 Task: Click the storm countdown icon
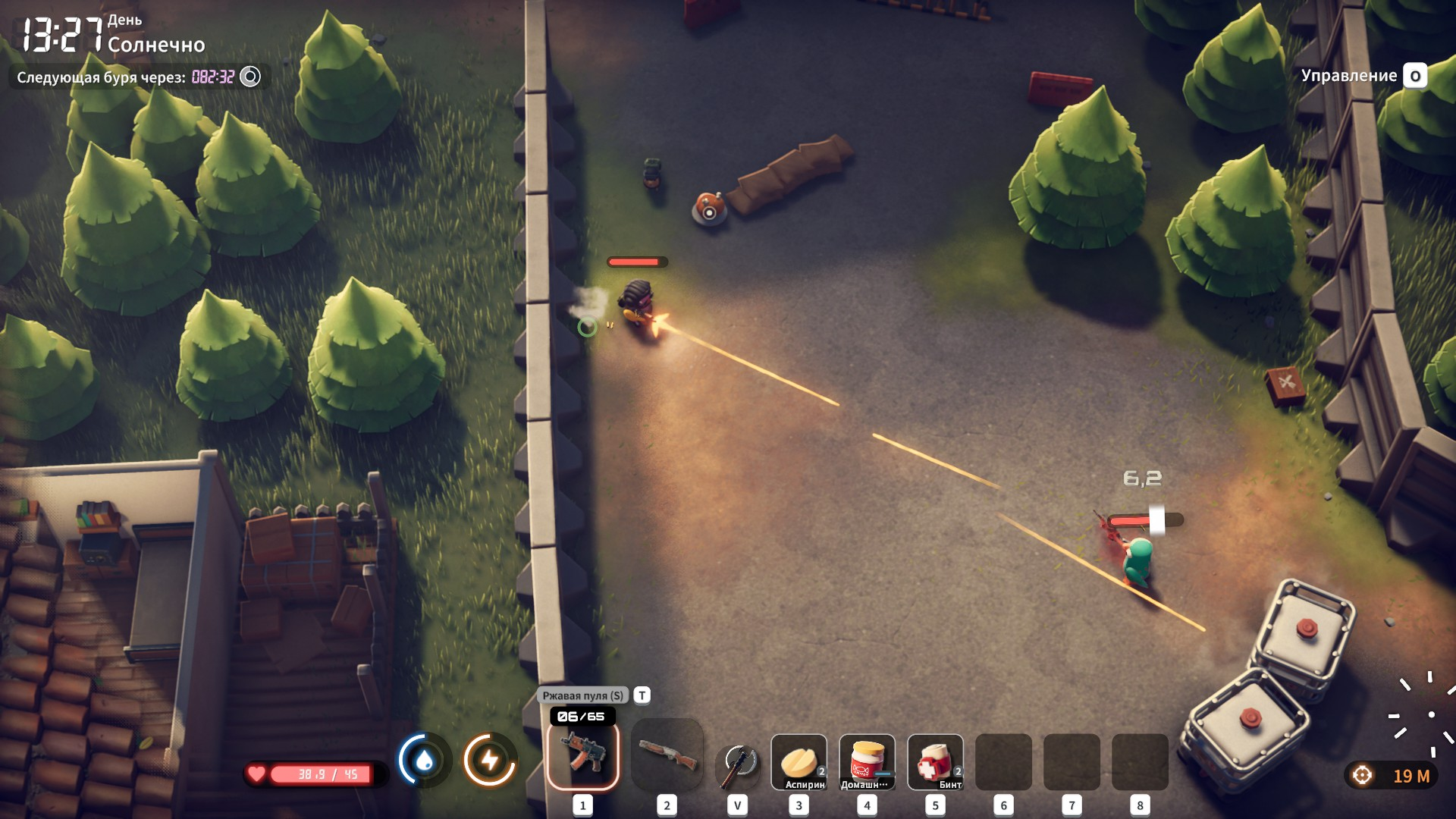[x=250, y=77]
